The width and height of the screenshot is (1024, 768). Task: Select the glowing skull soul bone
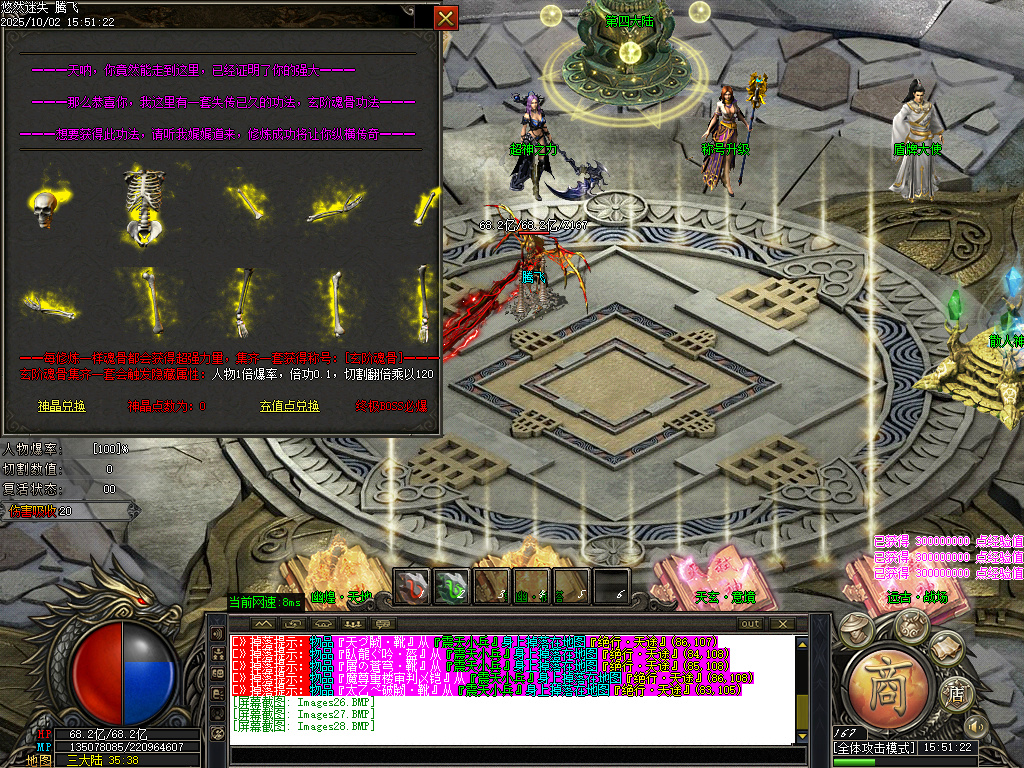(44, 207)
